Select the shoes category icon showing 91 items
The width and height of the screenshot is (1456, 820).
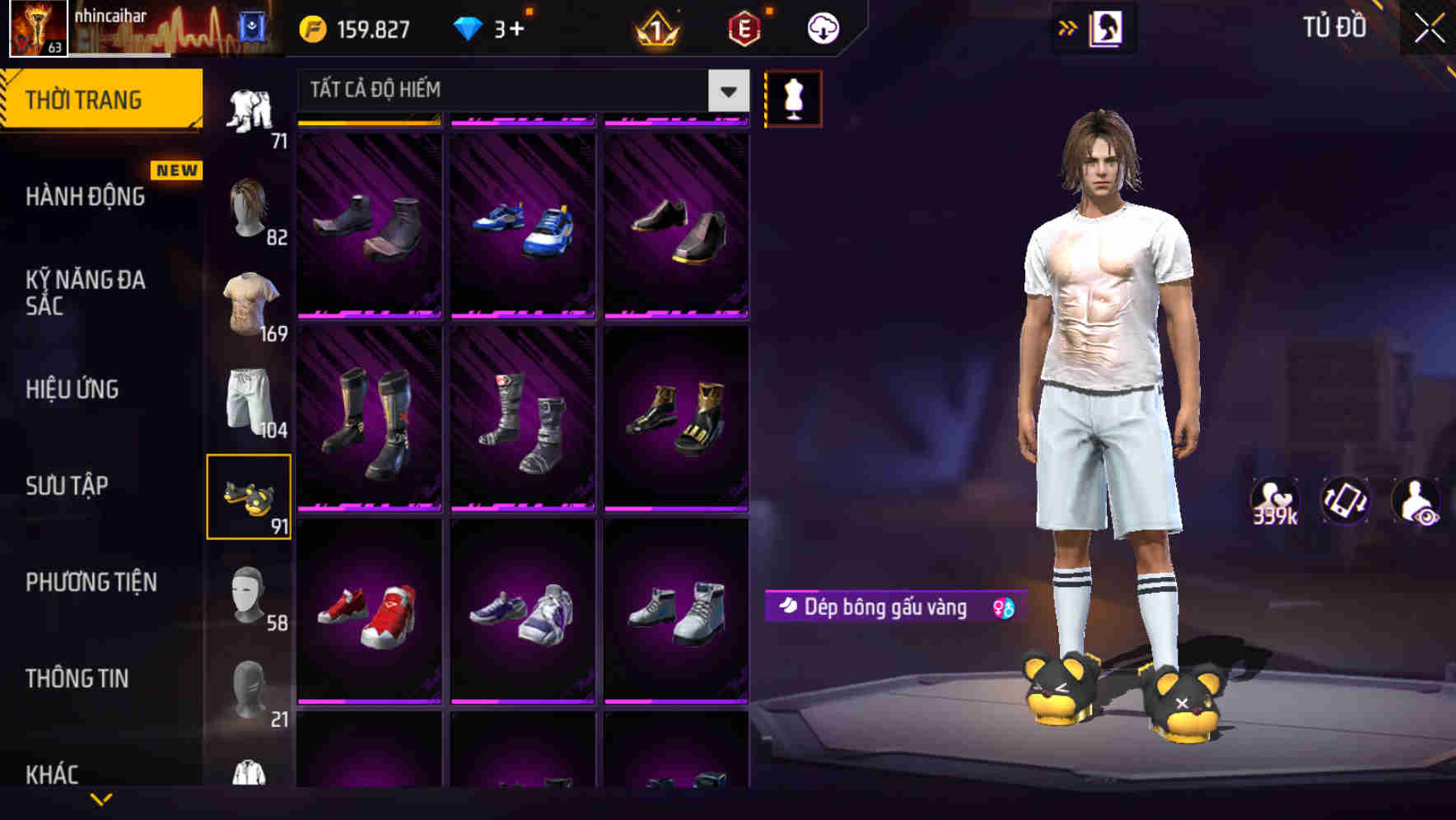tap(250, 494)
